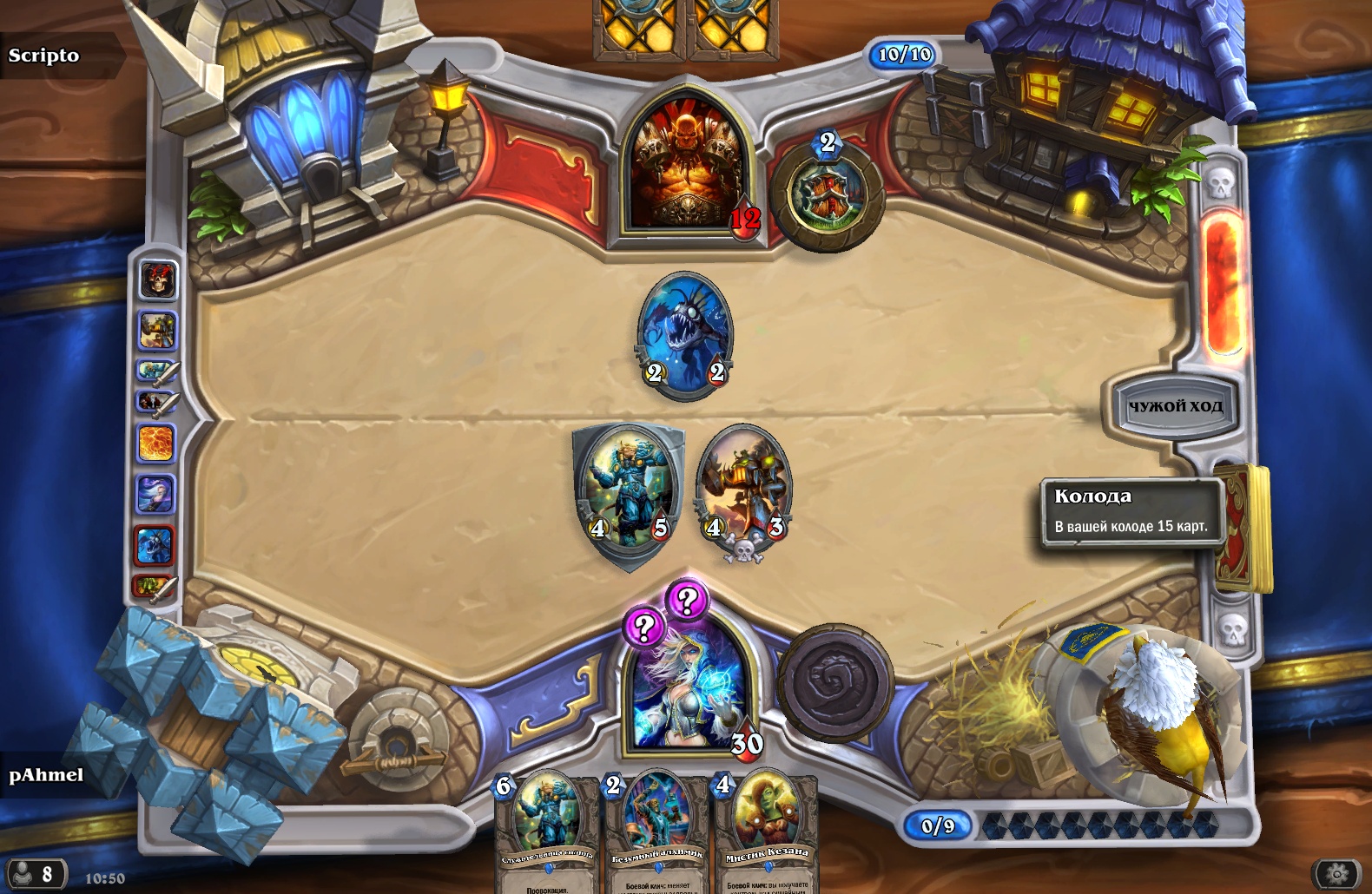This screenshot has width=1372, height=894.
Task: Click the "чужой ход" end turn button
Action: [x=1174, y=406]
